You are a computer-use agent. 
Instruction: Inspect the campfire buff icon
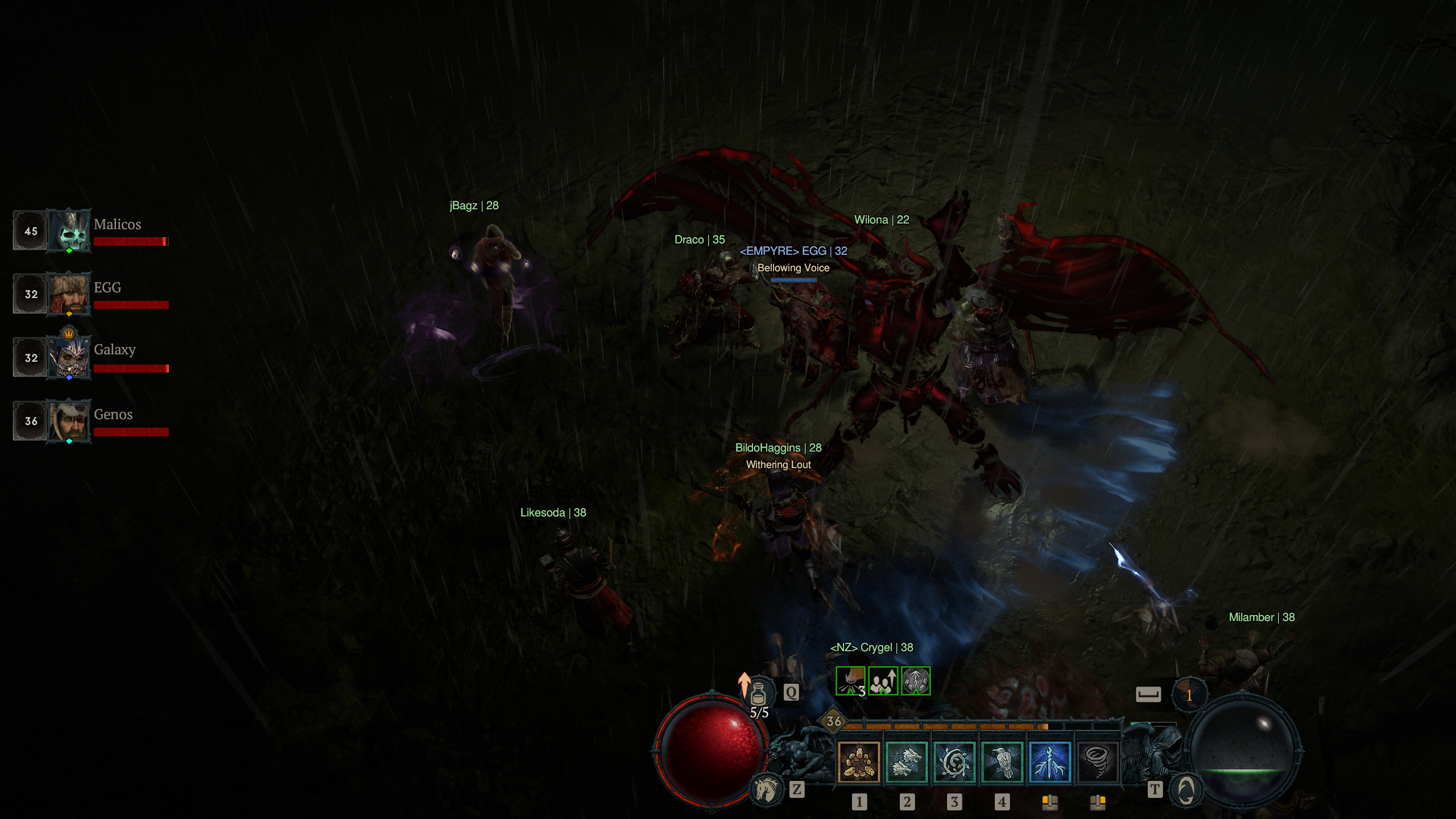pos(850,681)
